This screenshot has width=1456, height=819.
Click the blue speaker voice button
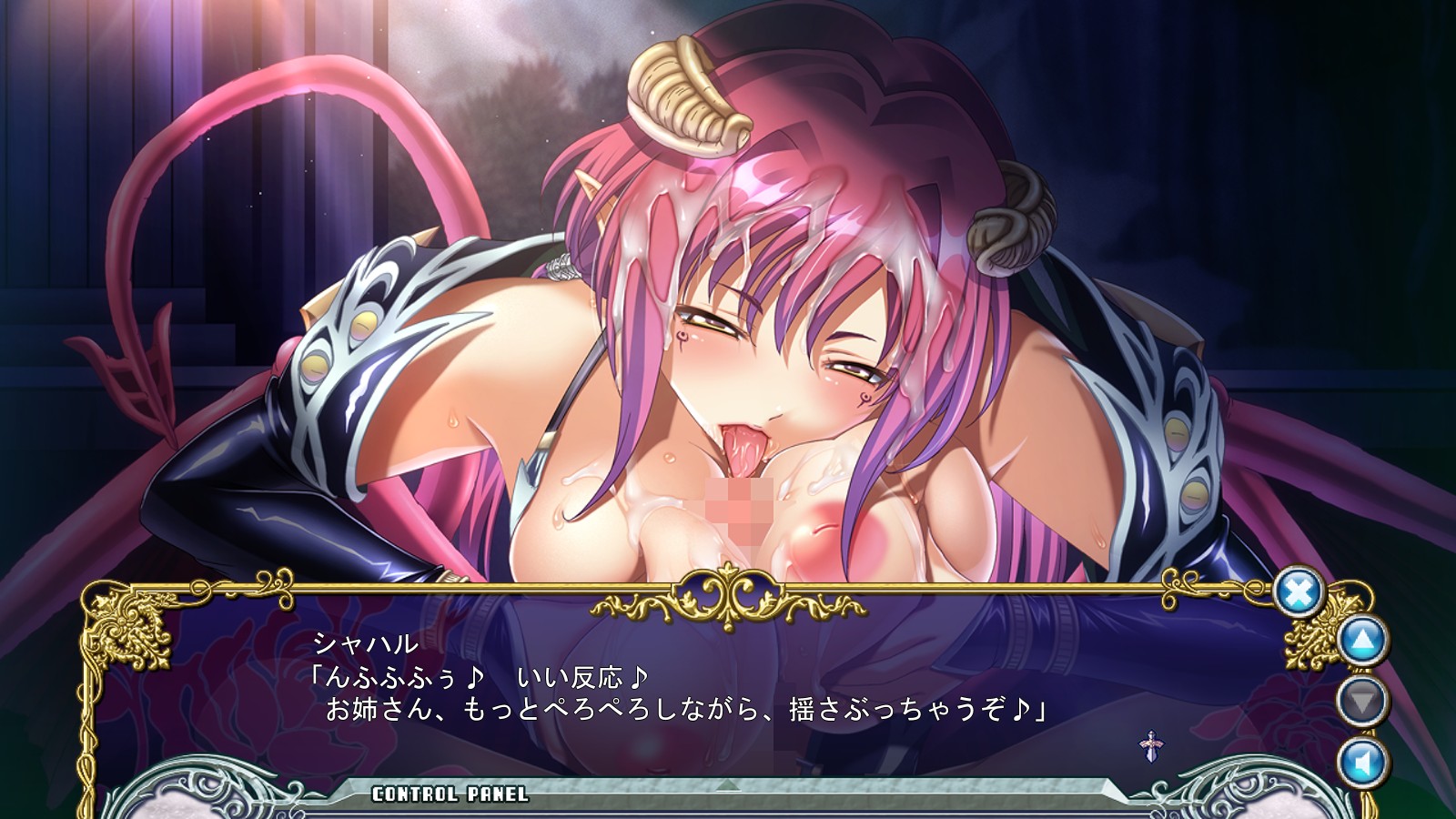pyautogui.click(x=1362, y=761)
